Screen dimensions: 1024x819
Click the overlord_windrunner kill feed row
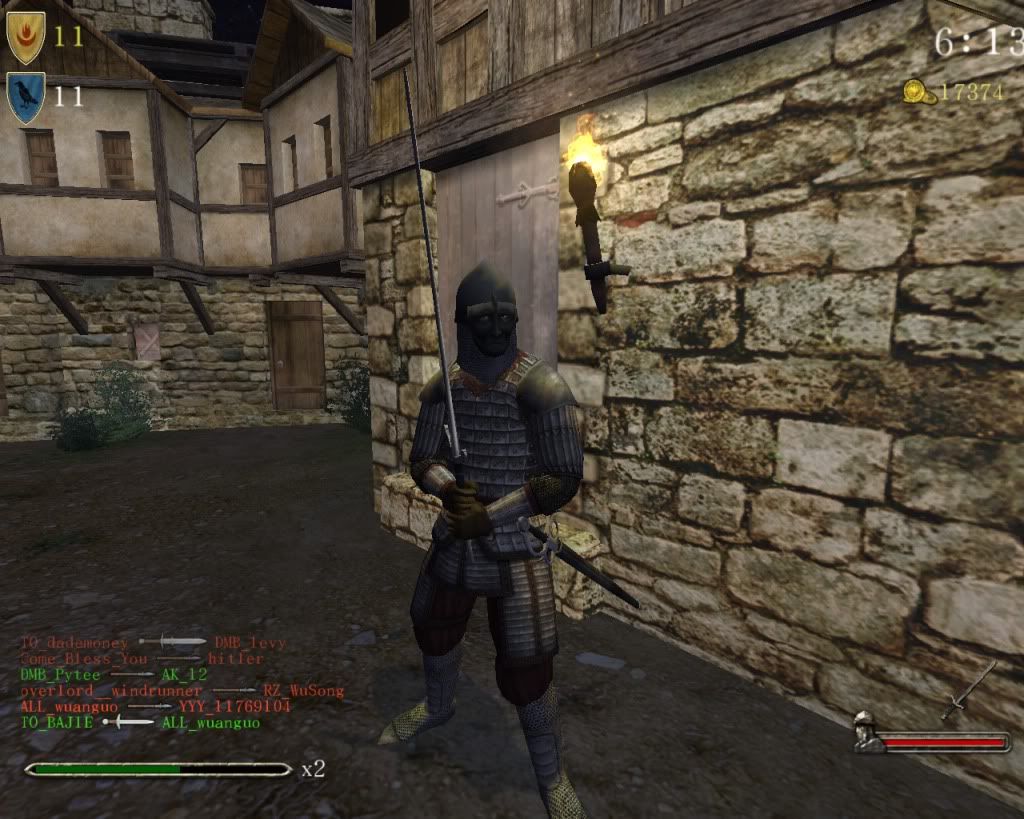tap(182, 691)
